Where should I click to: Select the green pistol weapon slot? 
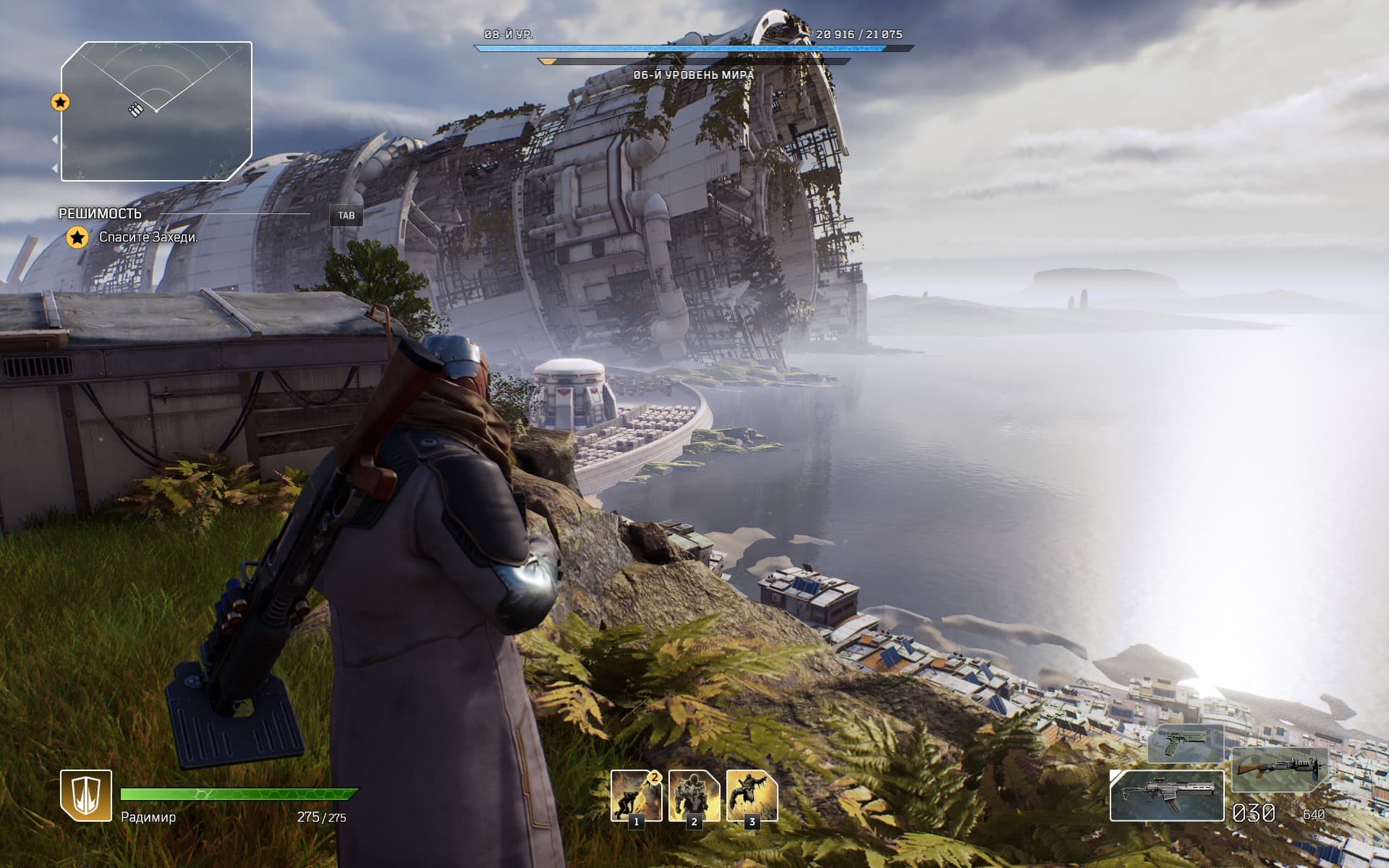(1186, 744)
